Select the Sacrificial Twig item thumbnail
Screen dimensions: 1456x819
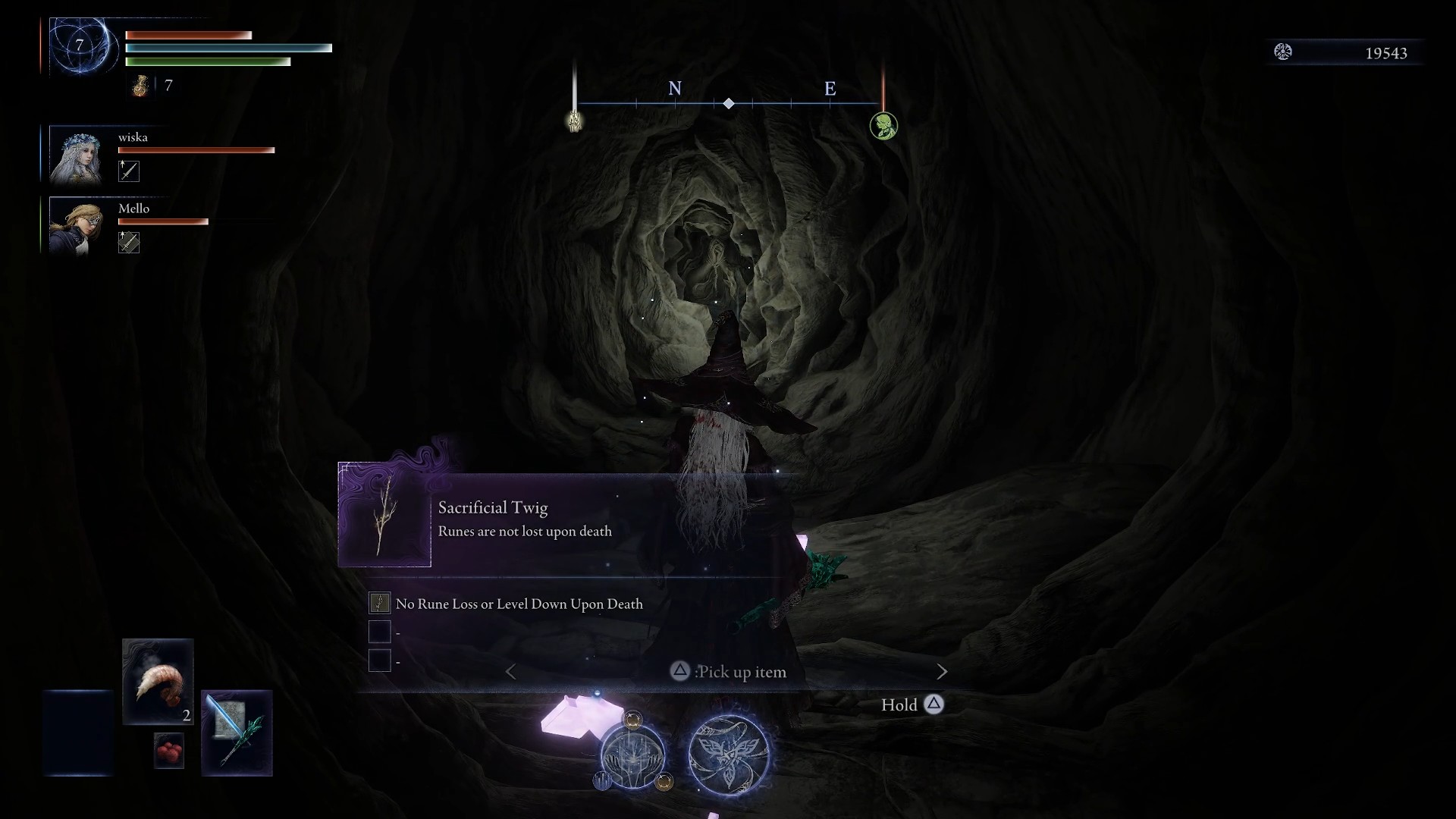(384, 516)
